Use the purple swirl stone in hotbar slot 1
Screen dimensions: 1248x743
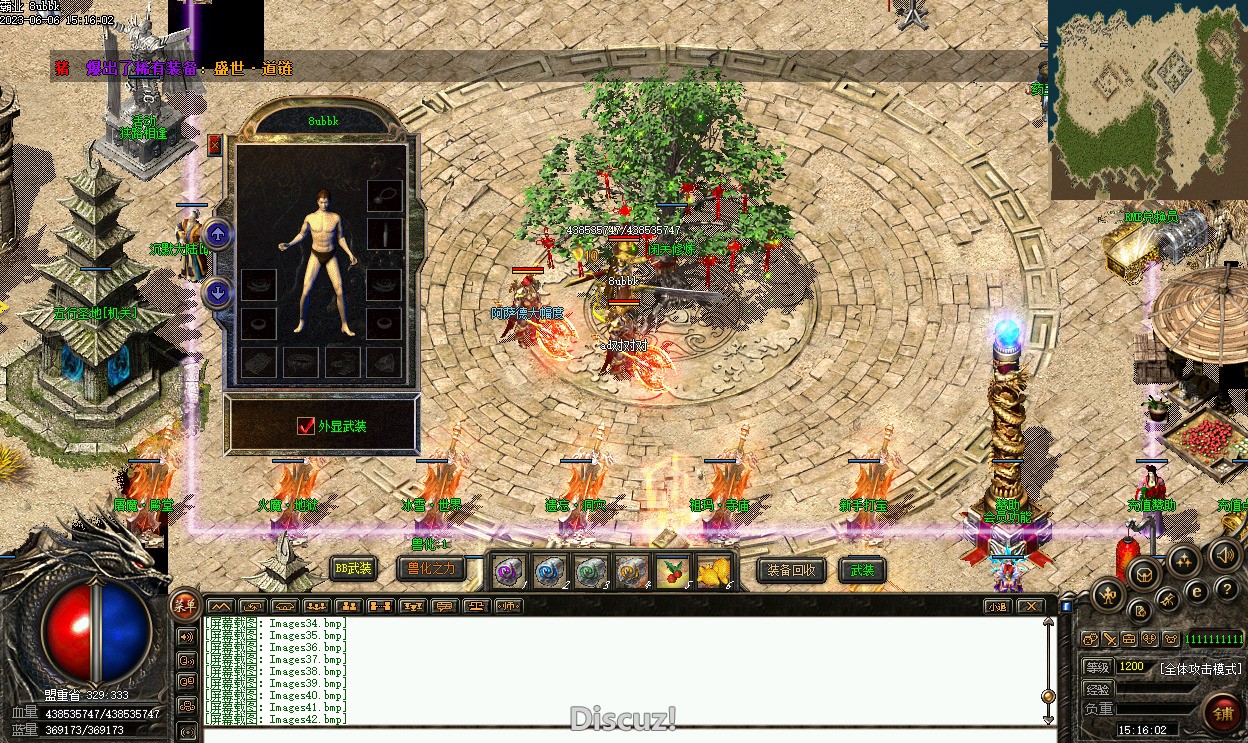508,571
